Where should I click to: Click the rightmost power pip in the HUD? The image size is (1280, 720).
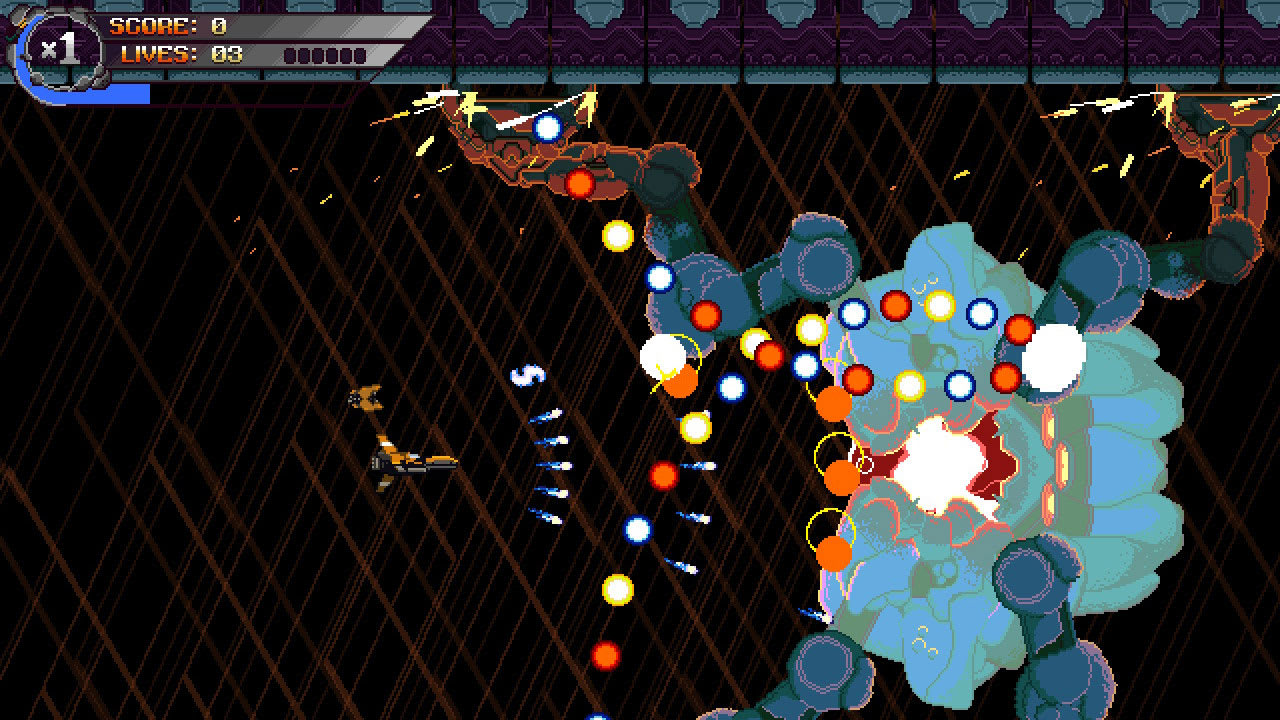click(x=360, y=55)
